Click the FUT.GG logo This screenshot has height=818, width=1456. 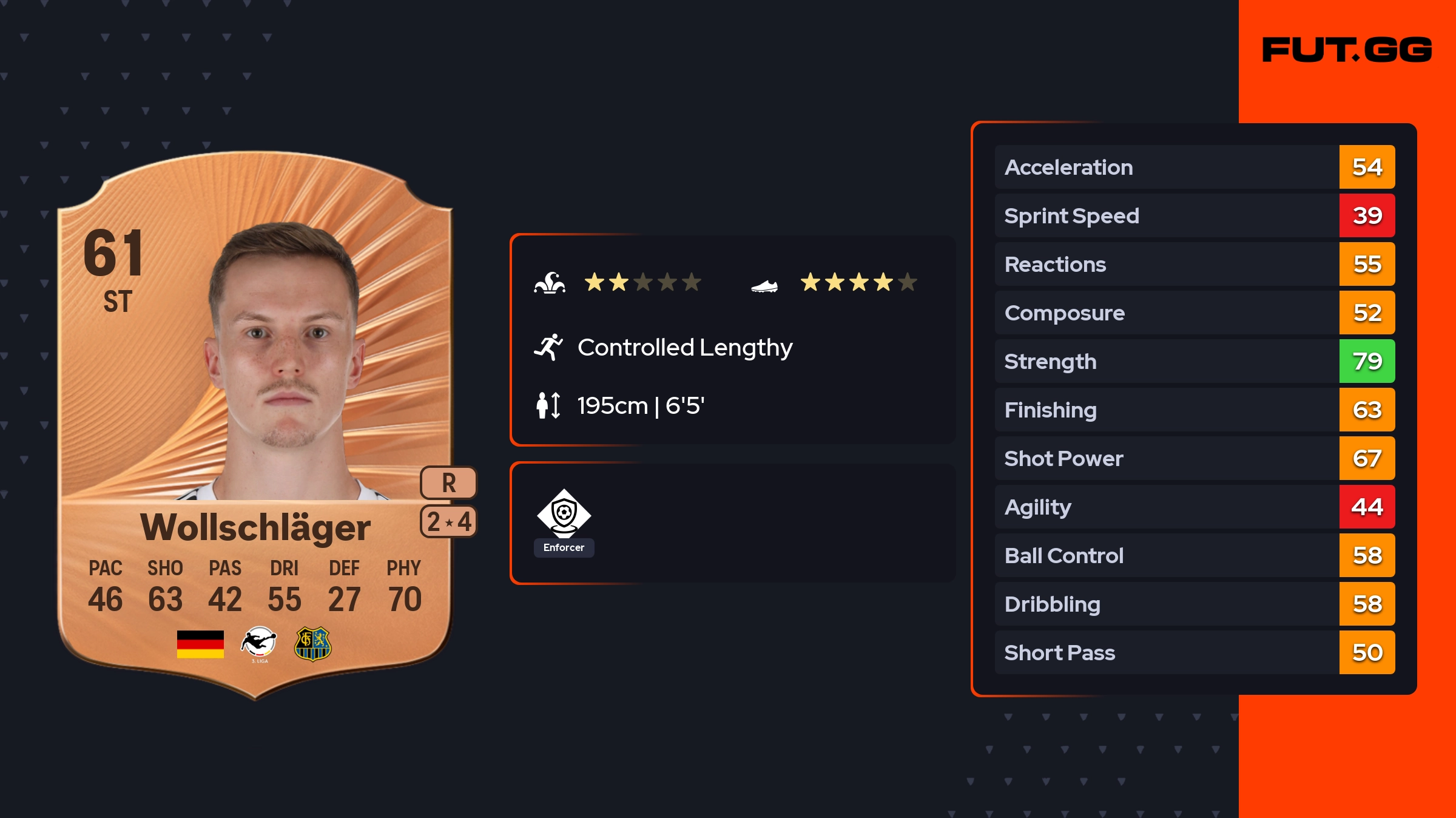[1347, 50]
